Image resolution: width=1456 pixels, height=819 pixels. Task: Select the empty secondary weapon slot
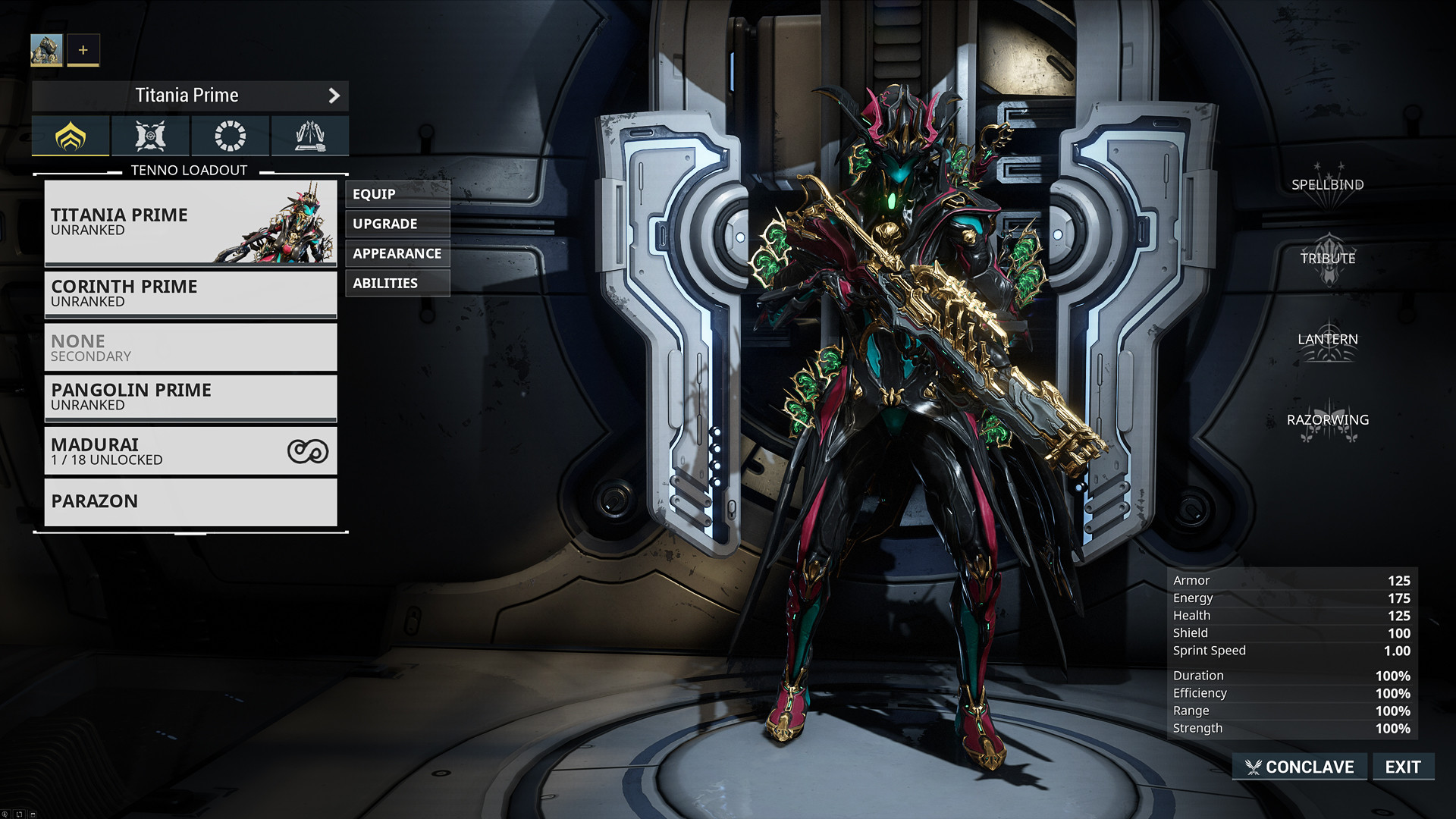coord(190,347)
